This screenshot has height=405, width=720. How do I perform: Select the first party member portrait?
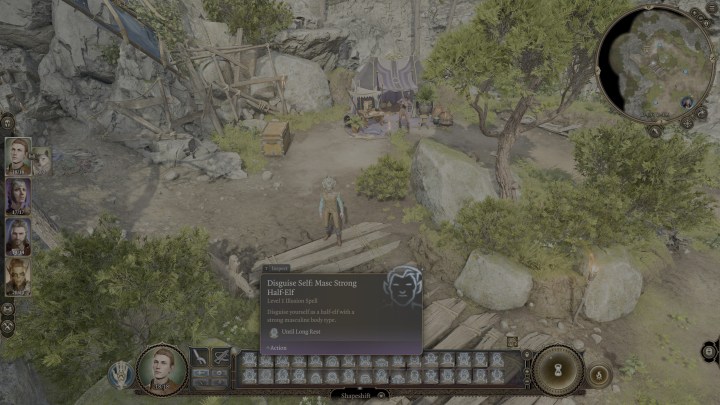(x=17, y=155)
